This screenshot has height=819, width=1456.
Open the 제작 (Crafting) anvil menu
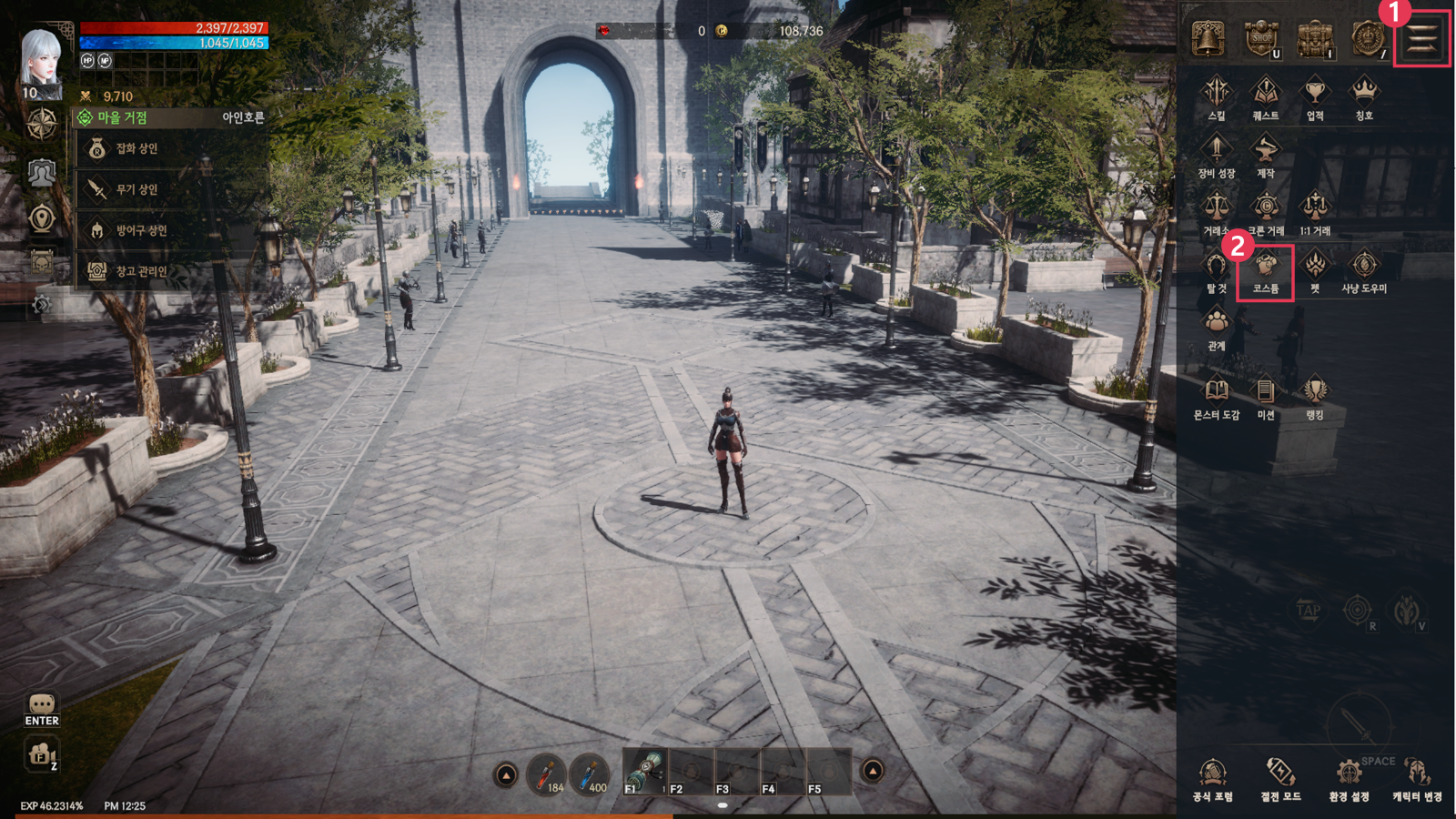[x=1265, y=155]
